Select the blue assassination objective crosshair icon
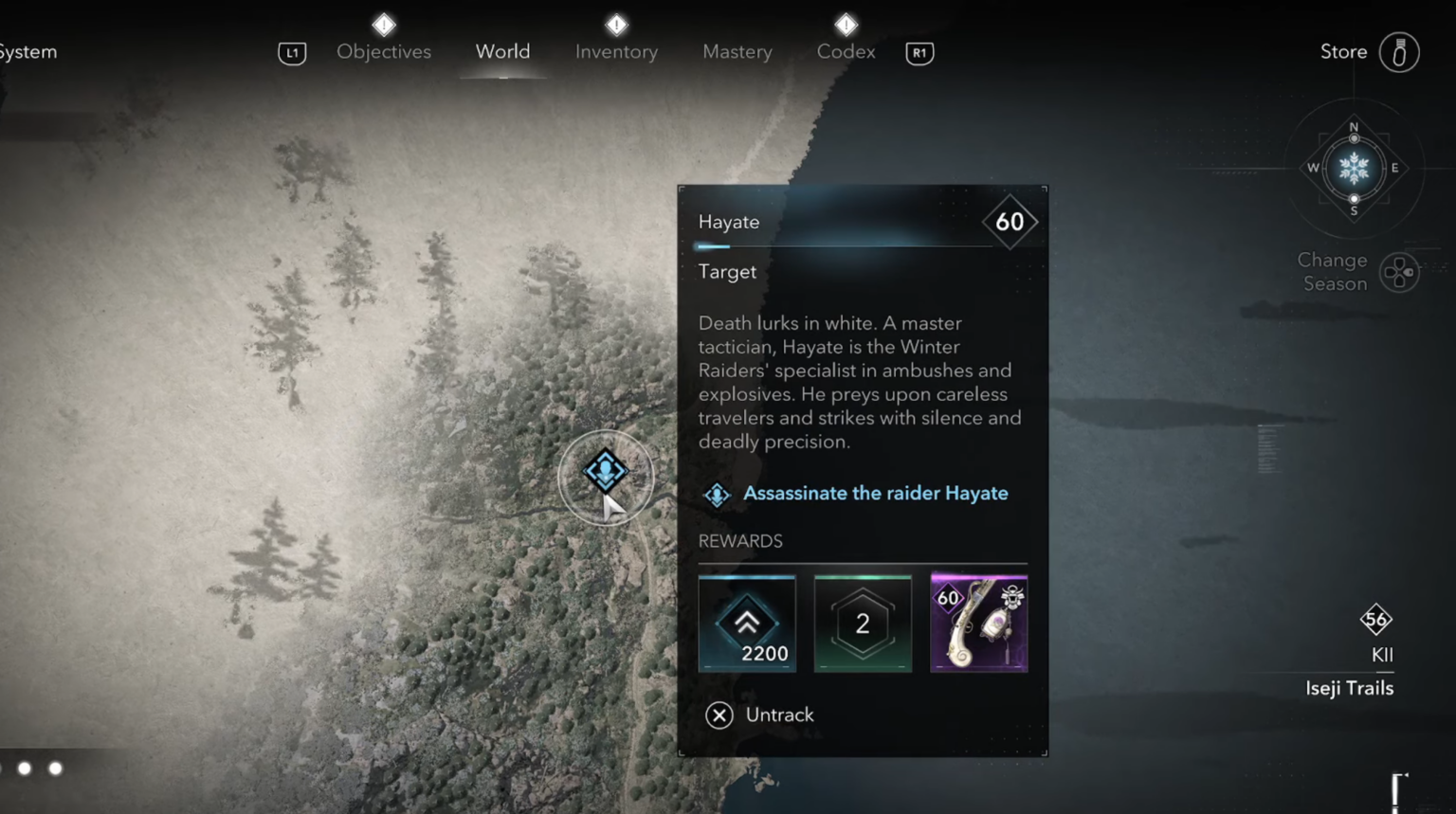Image resolution: width=1456 pixels, height=814 pixels. [x=718, y=494]
